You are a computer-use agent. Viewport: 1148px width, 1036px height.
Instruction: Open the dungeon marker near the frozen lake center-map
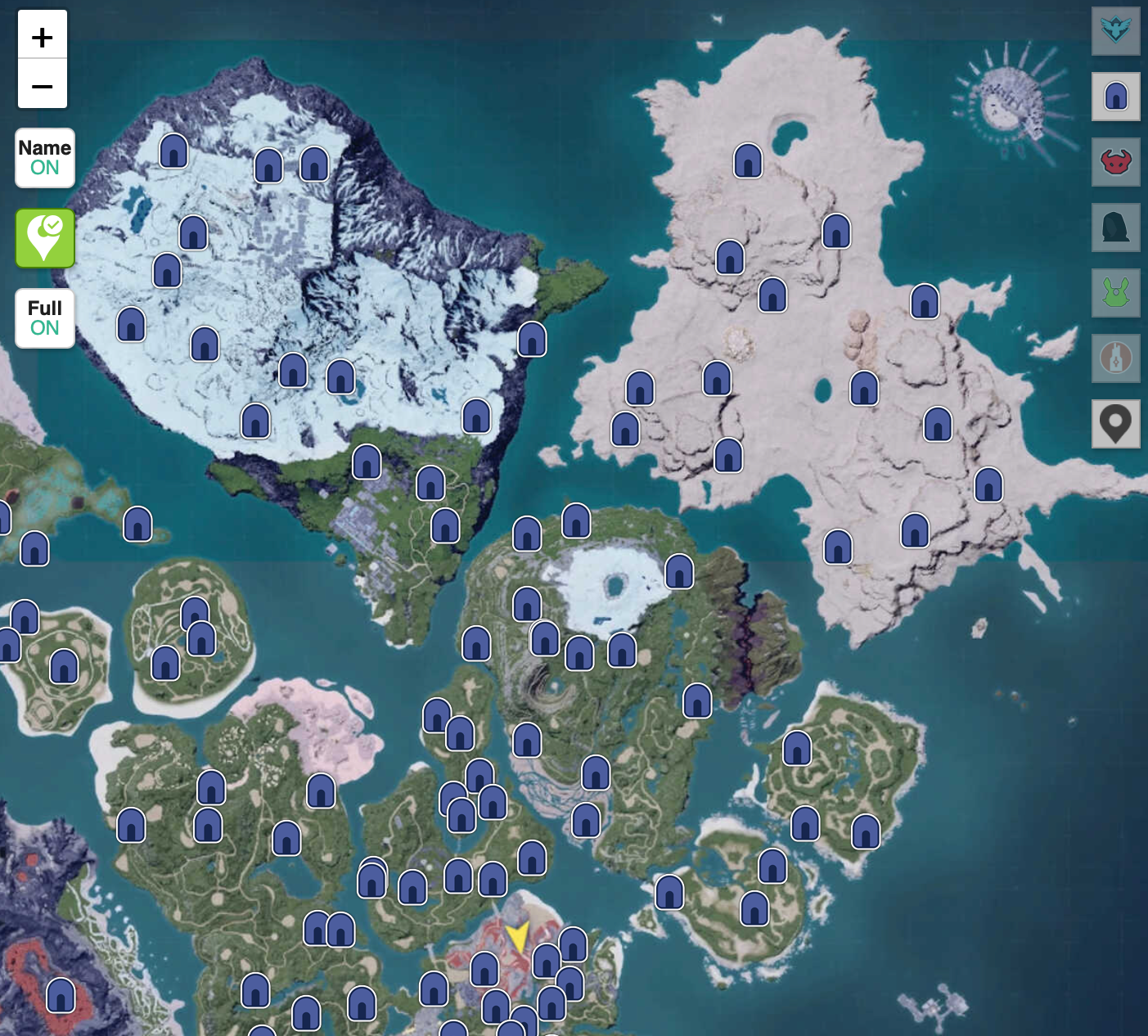(679, 573)
